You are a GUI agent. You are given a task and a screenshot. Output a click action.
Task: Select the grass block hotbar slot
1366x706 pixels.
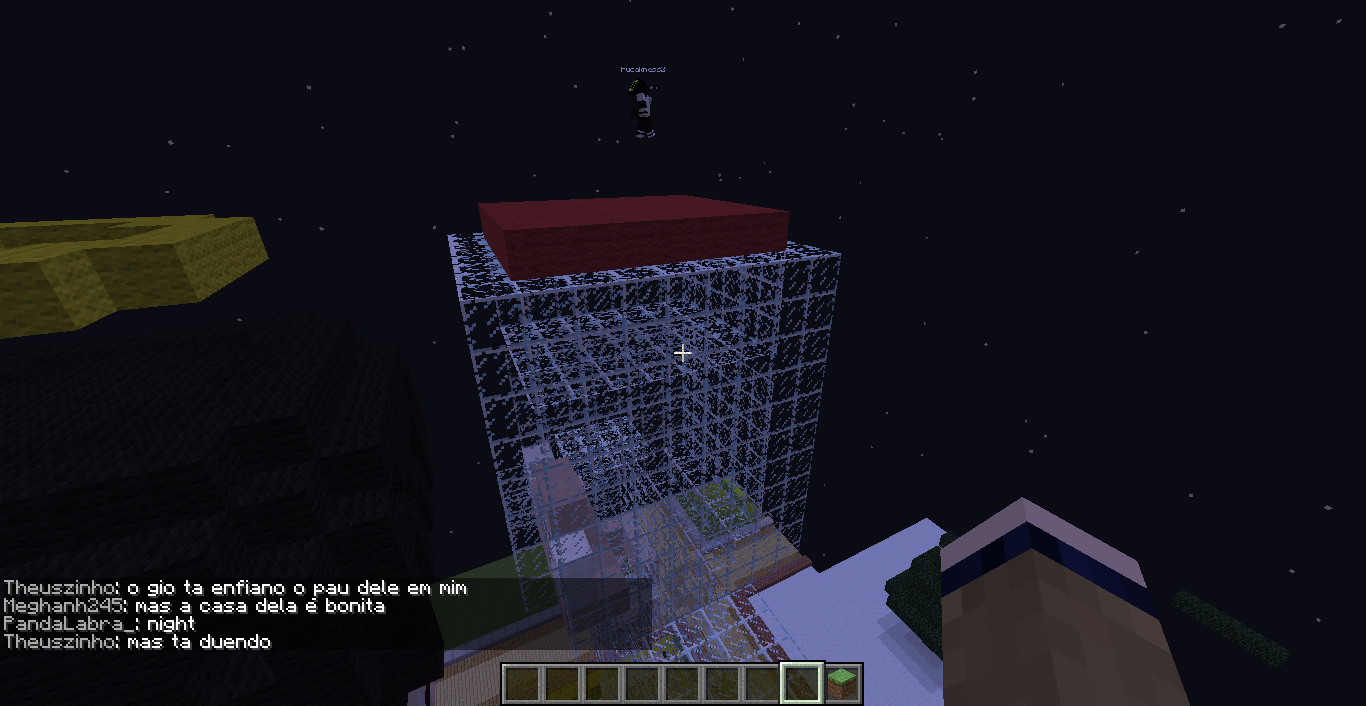tap(842, 683)
